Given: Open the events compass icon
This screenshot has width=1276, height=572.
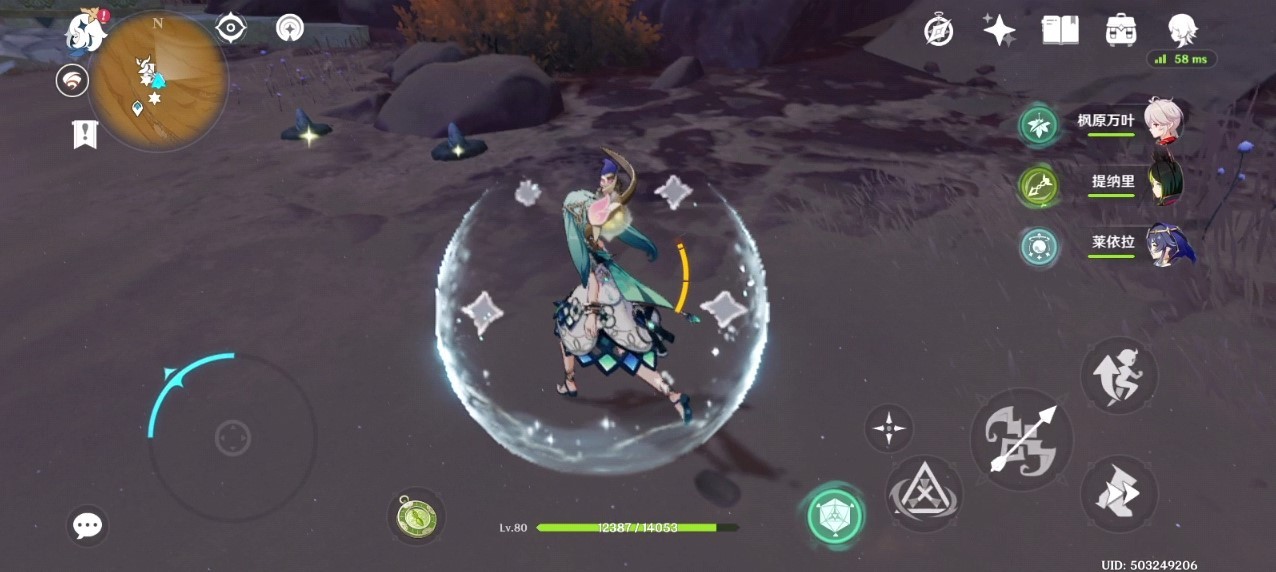Looking at the screenshot, I should click(938, 30).
